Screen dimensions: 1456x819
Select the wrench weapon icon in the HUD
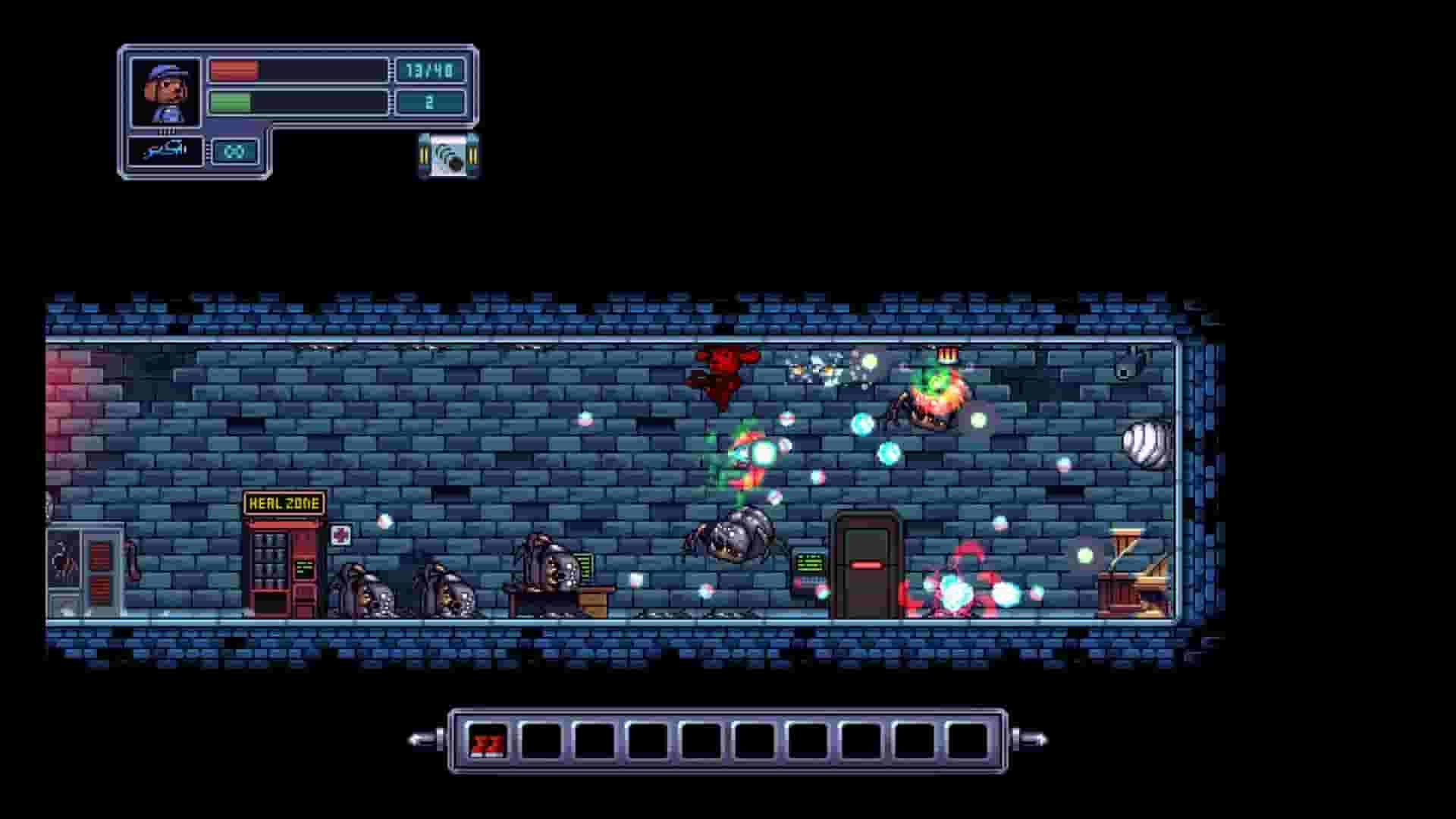[162, 152]
